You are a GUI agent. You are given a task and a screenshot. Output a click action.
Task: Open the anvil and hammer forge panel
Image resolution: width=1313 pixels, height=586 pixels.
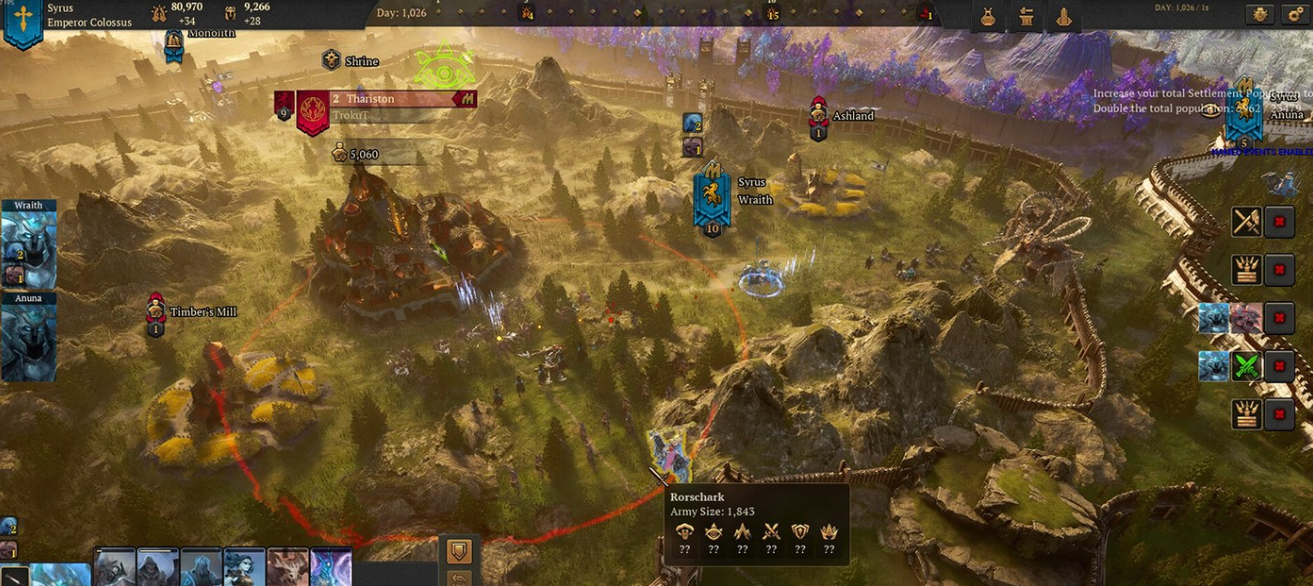(x=1026, y=16)
